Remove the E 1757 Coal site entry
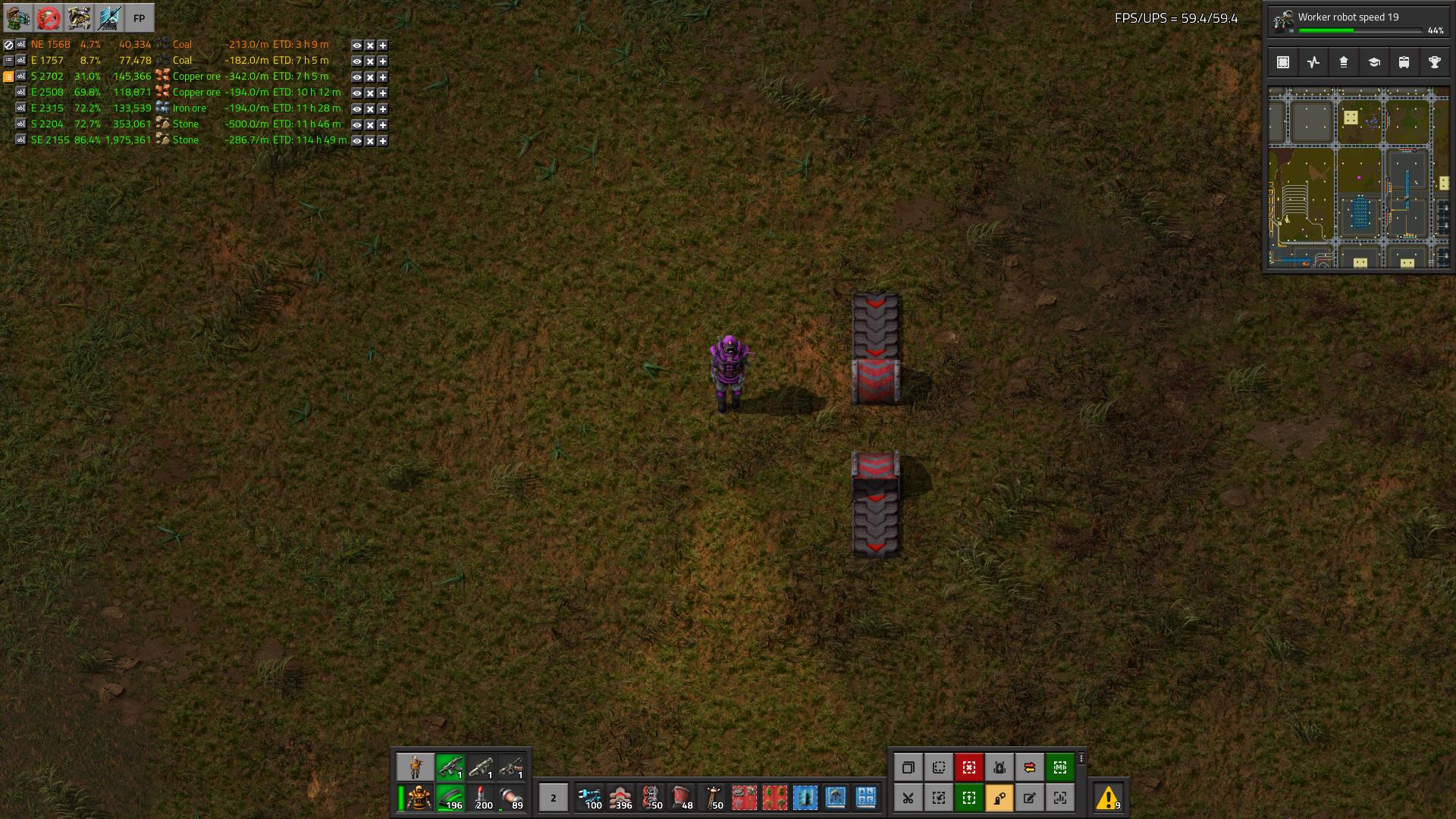The height and width of the screenshot is (819, 1456). 370,61
